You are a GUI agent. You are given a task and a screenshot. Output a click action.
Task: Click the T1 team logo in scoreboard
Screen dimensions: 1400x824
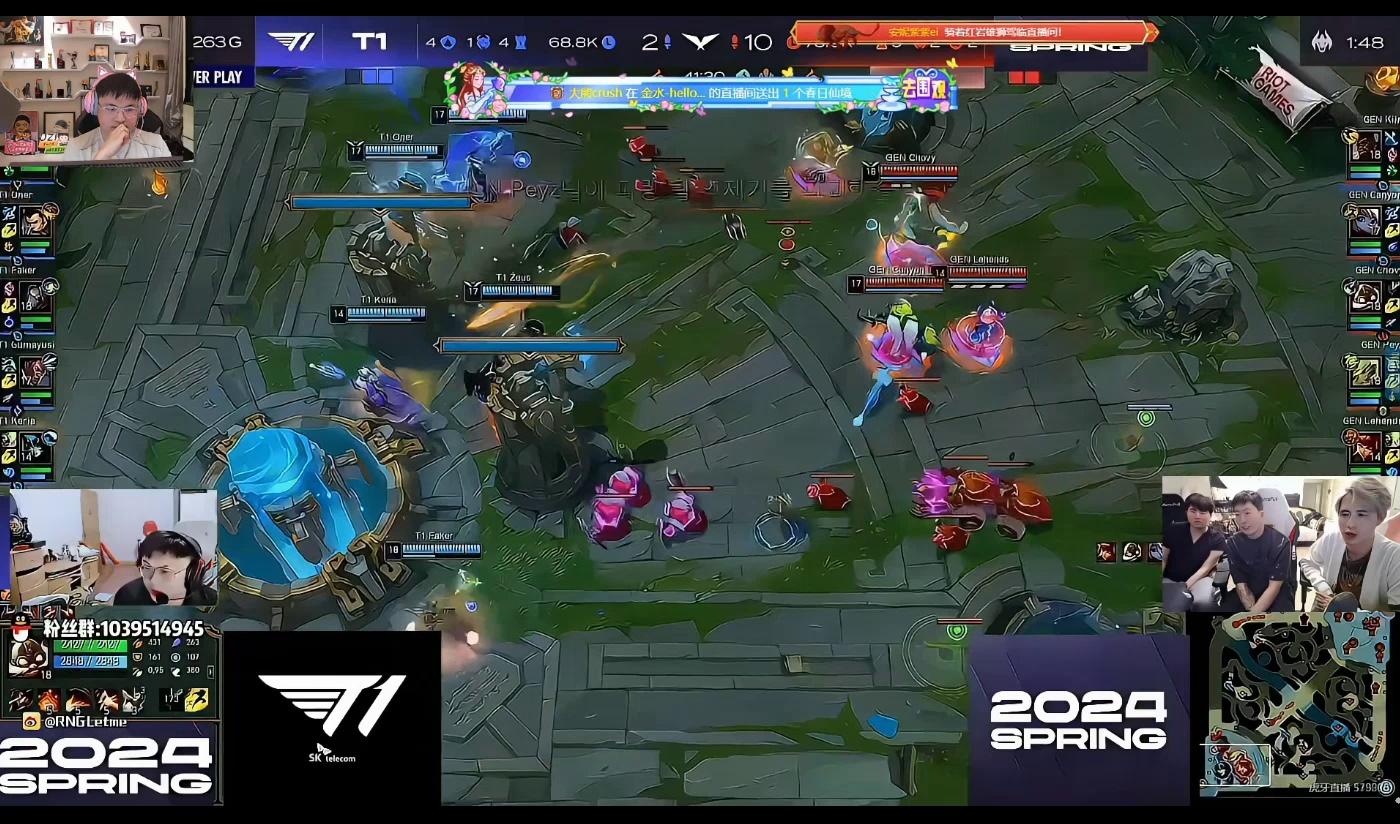(x=291, y=42)
